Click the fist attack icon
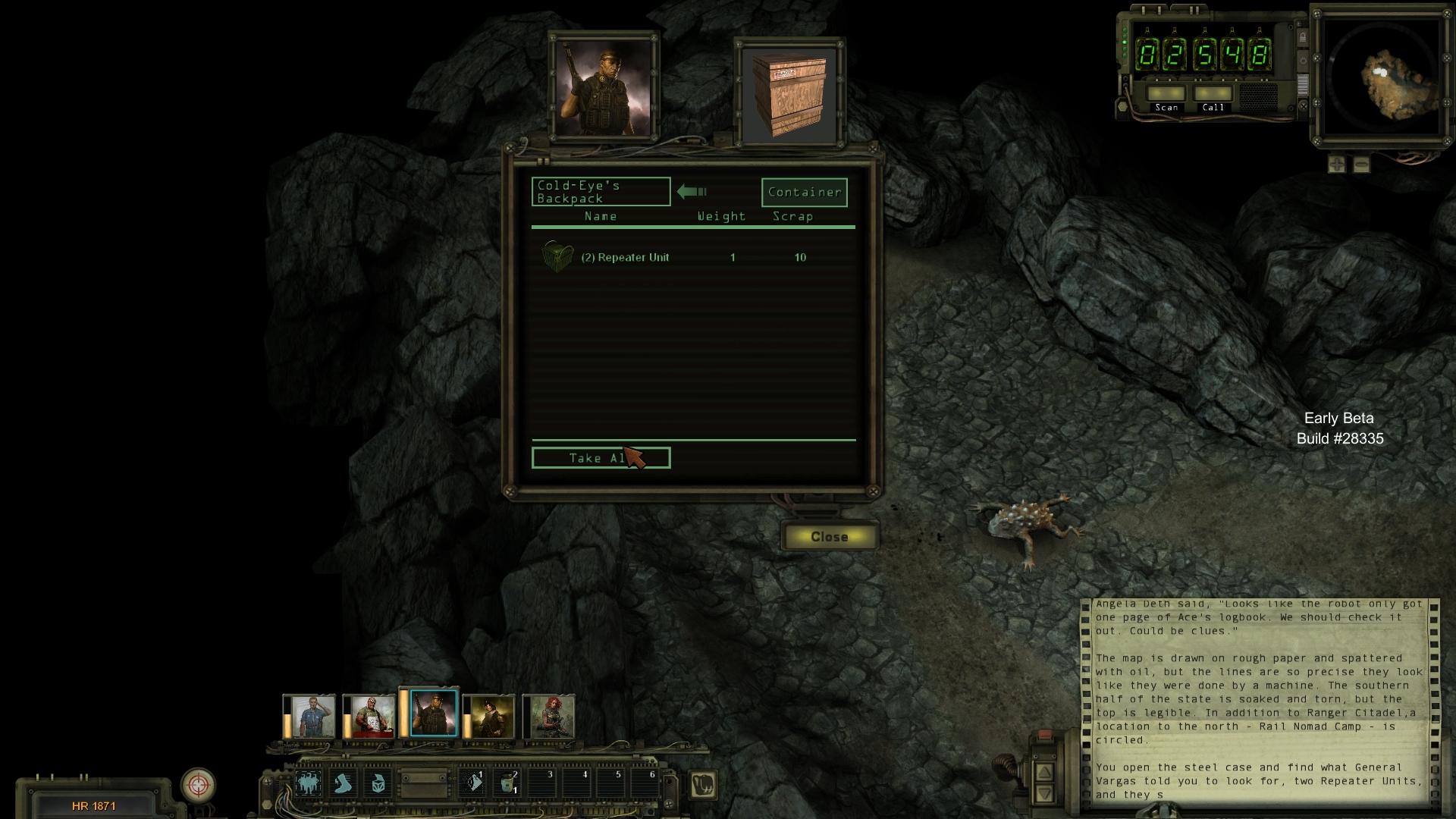 point(703,785)
